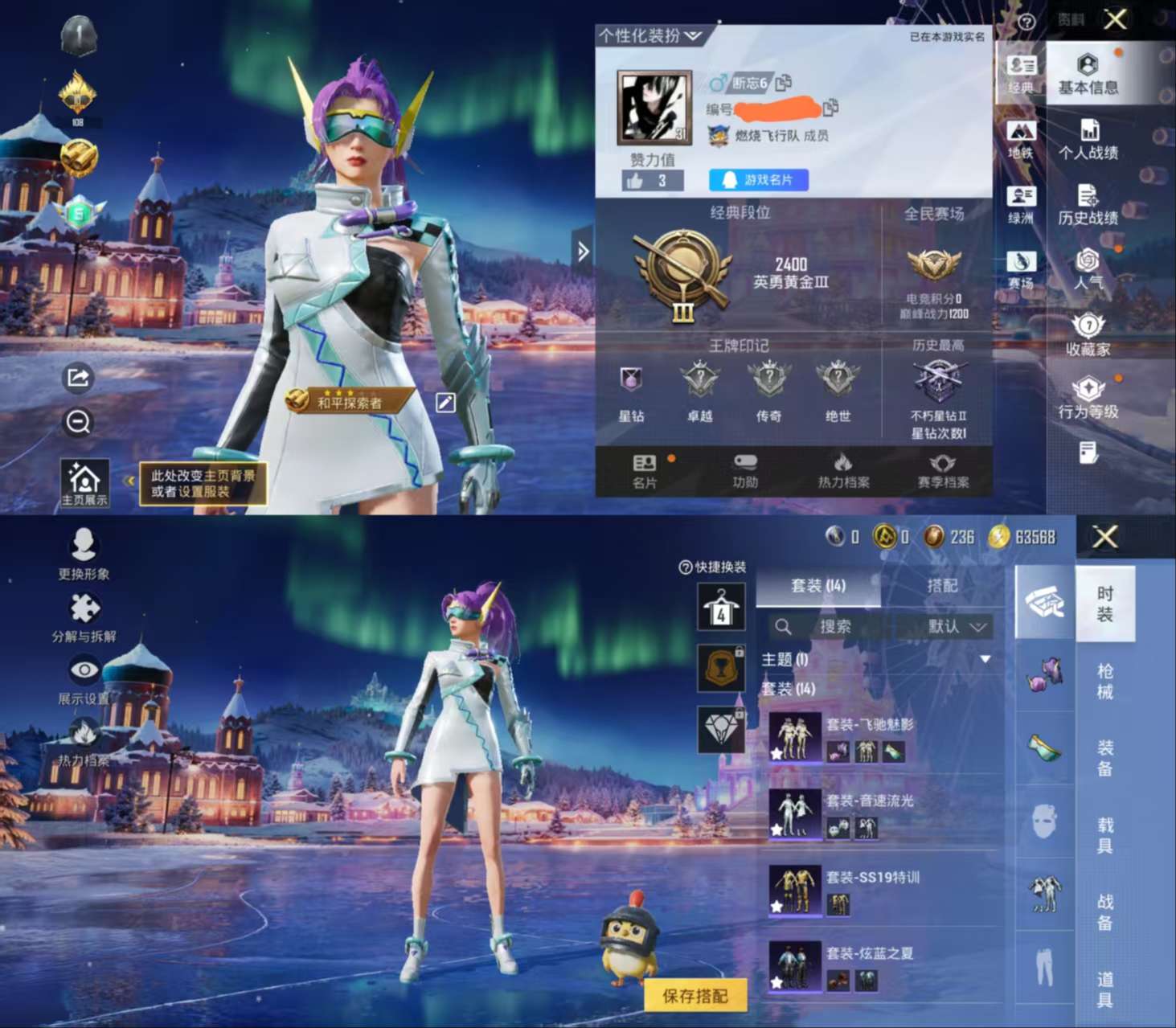View the 行为等级 behavior level tab
The height and width of the screenshot is (1028, 1176).
click(x=1088, y=399)
